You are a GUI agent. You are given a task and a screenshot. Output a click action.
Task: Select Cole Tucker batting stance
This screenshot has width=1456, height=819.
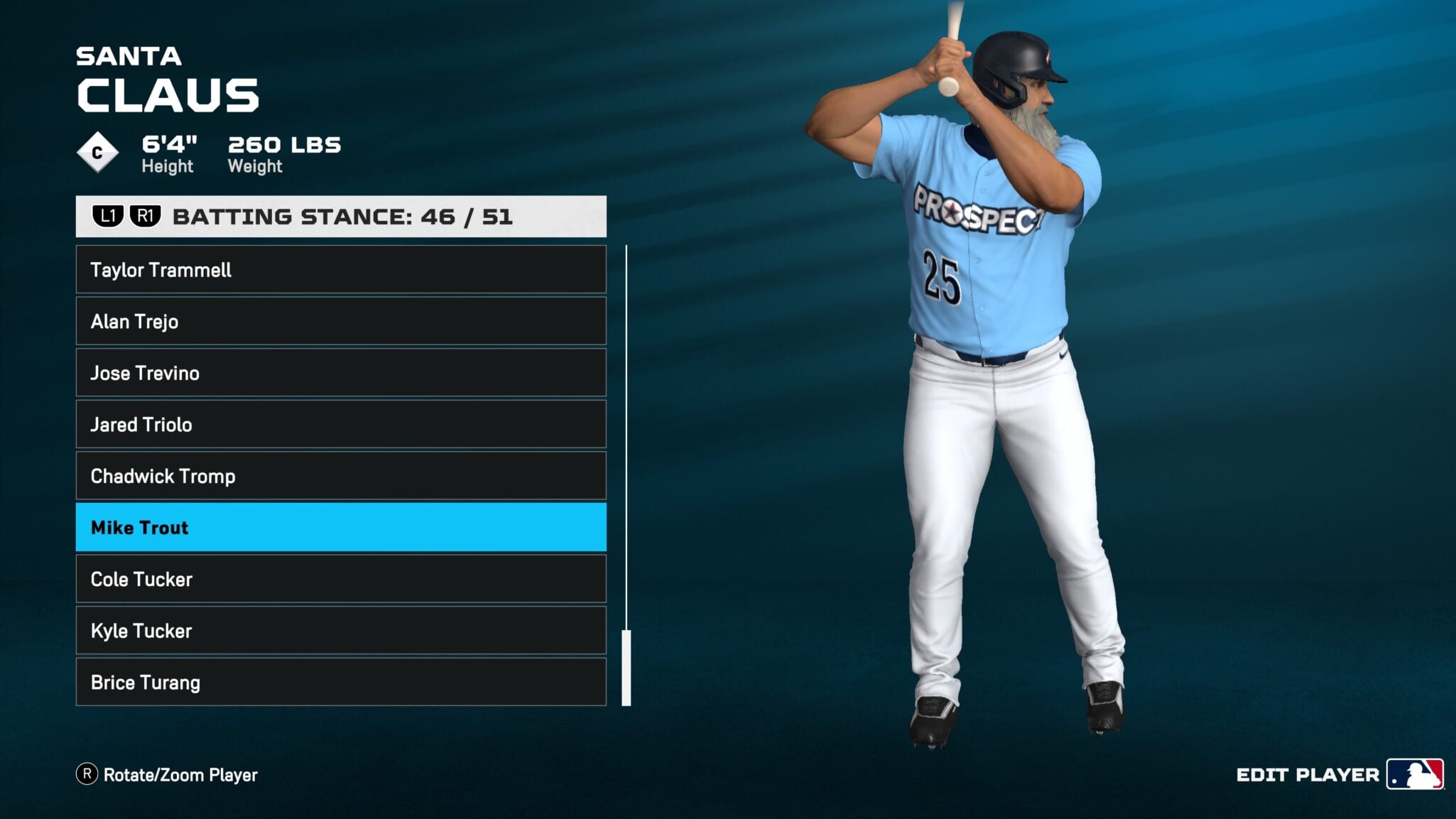point(341,579)
